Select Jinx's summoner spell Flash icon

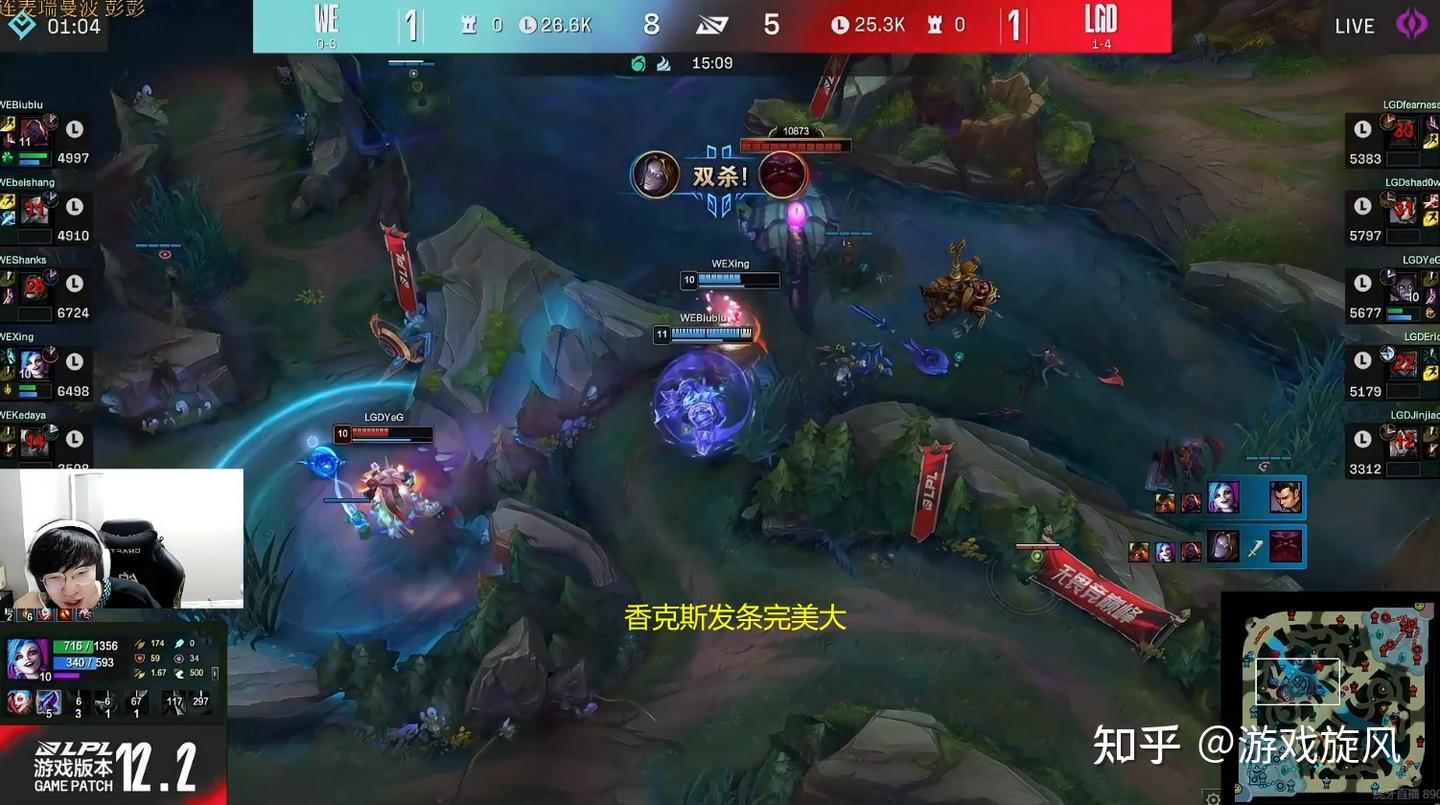pos(49,703)
